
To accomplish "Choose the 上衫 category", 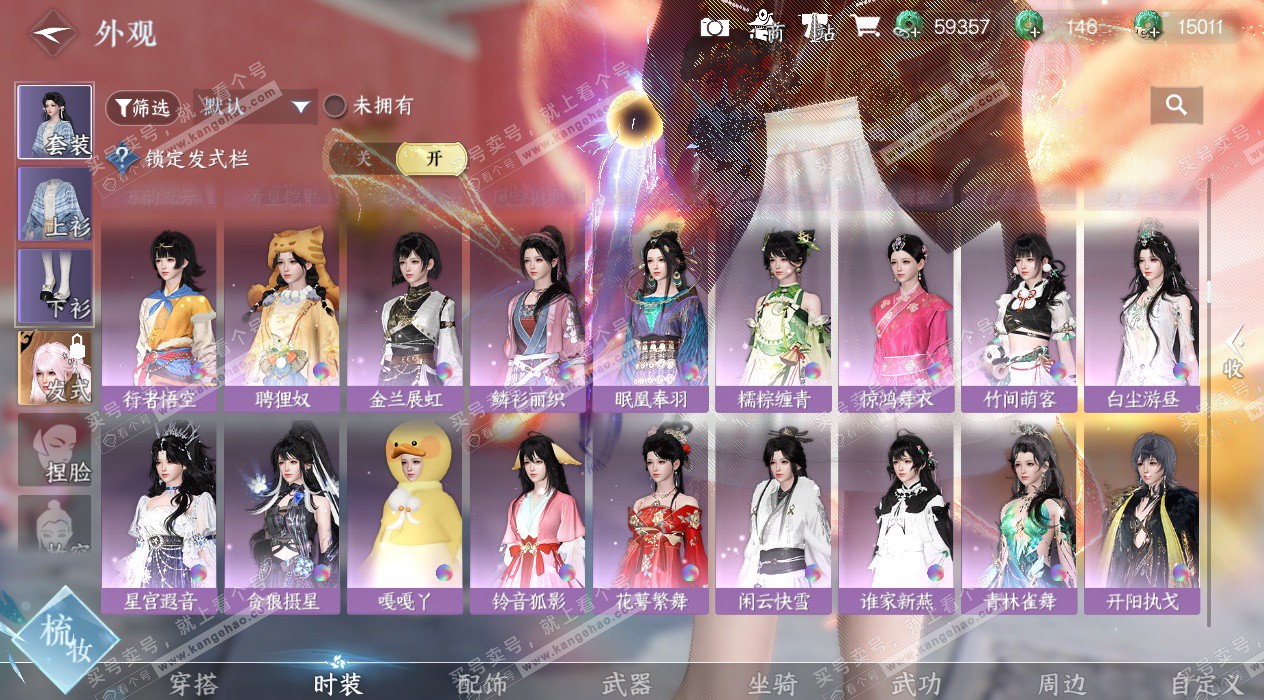I will (x=55, y=204).
